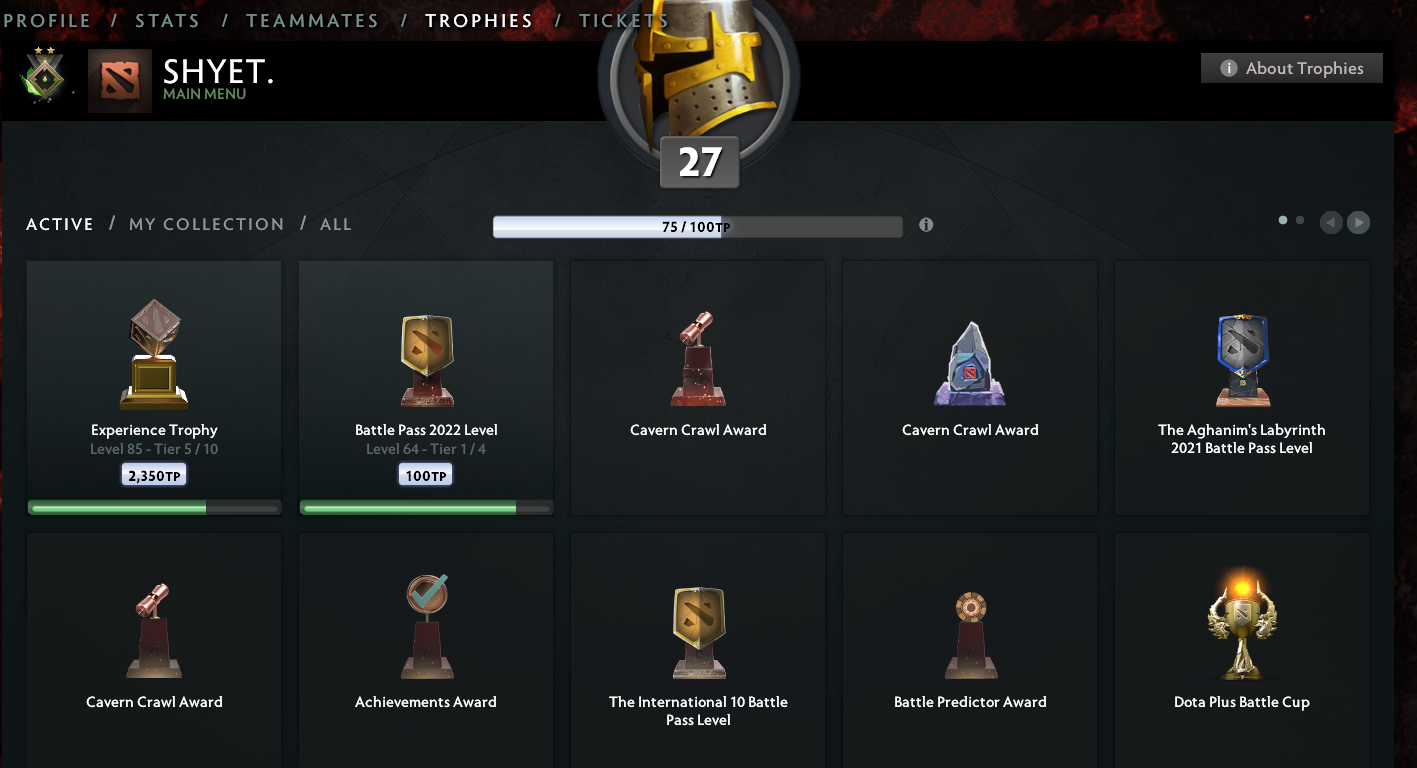Open the TICKETS section

(x=623, y=19)
